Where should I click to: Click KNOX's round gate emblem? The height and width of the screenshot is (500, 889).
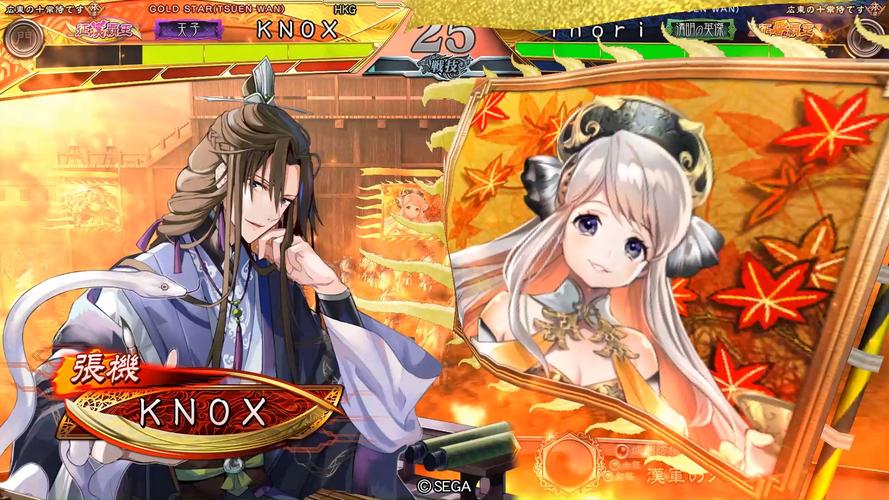click(22, 38)
